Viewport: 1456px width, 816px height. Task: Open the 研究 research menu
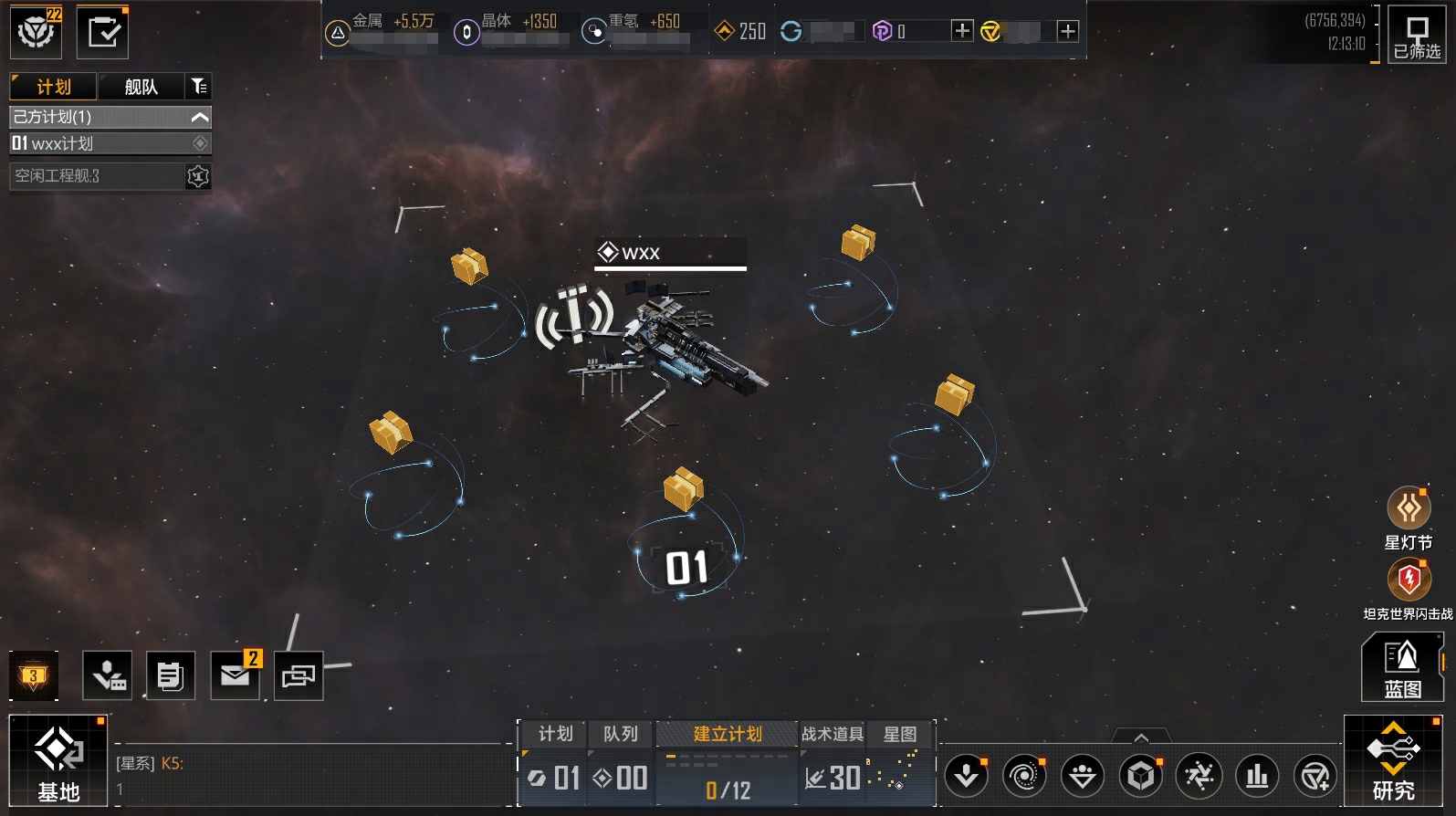coord(1393,761)
